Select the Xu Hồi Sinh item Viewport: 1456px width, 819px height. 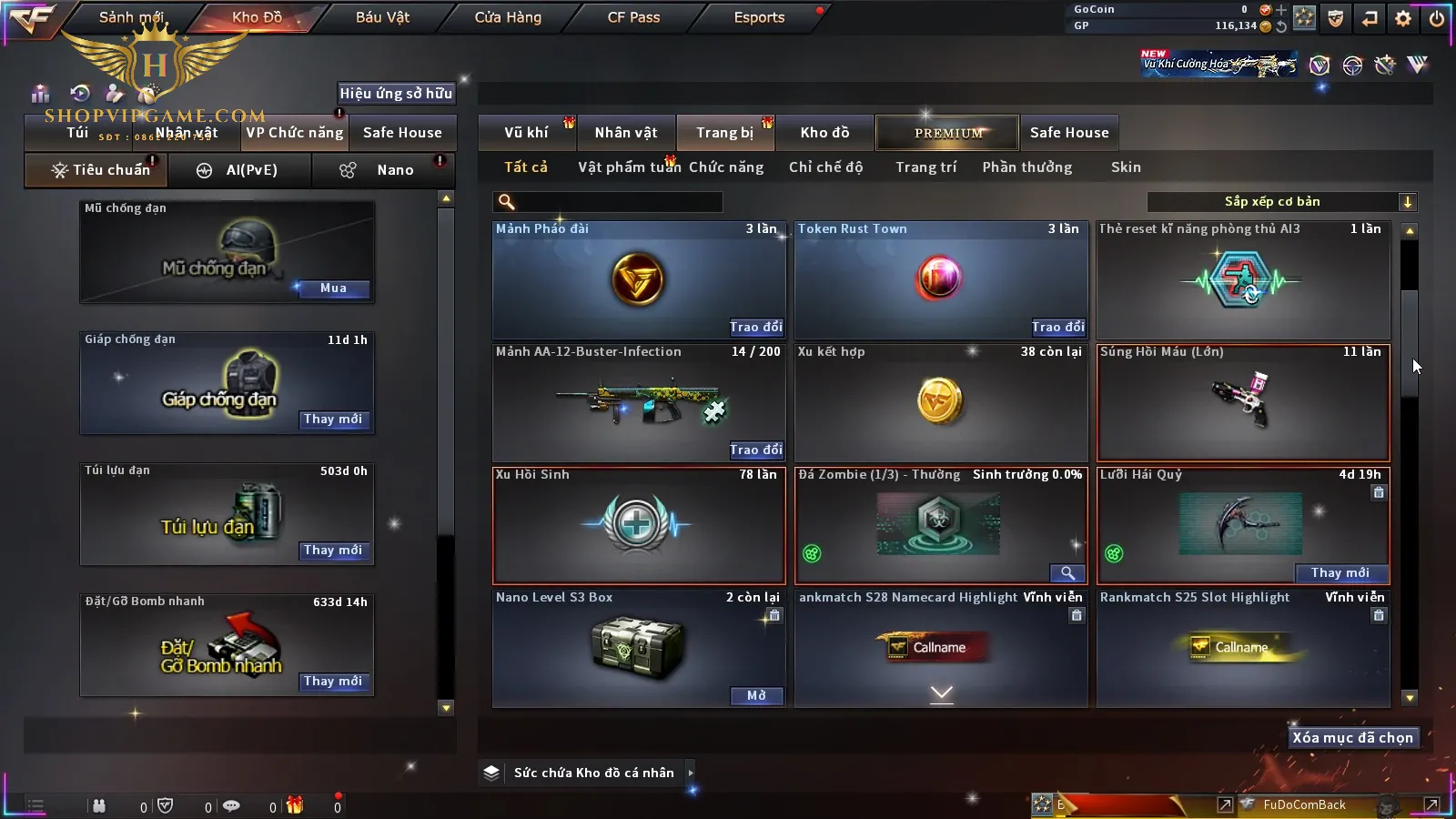tap(638, 525)
